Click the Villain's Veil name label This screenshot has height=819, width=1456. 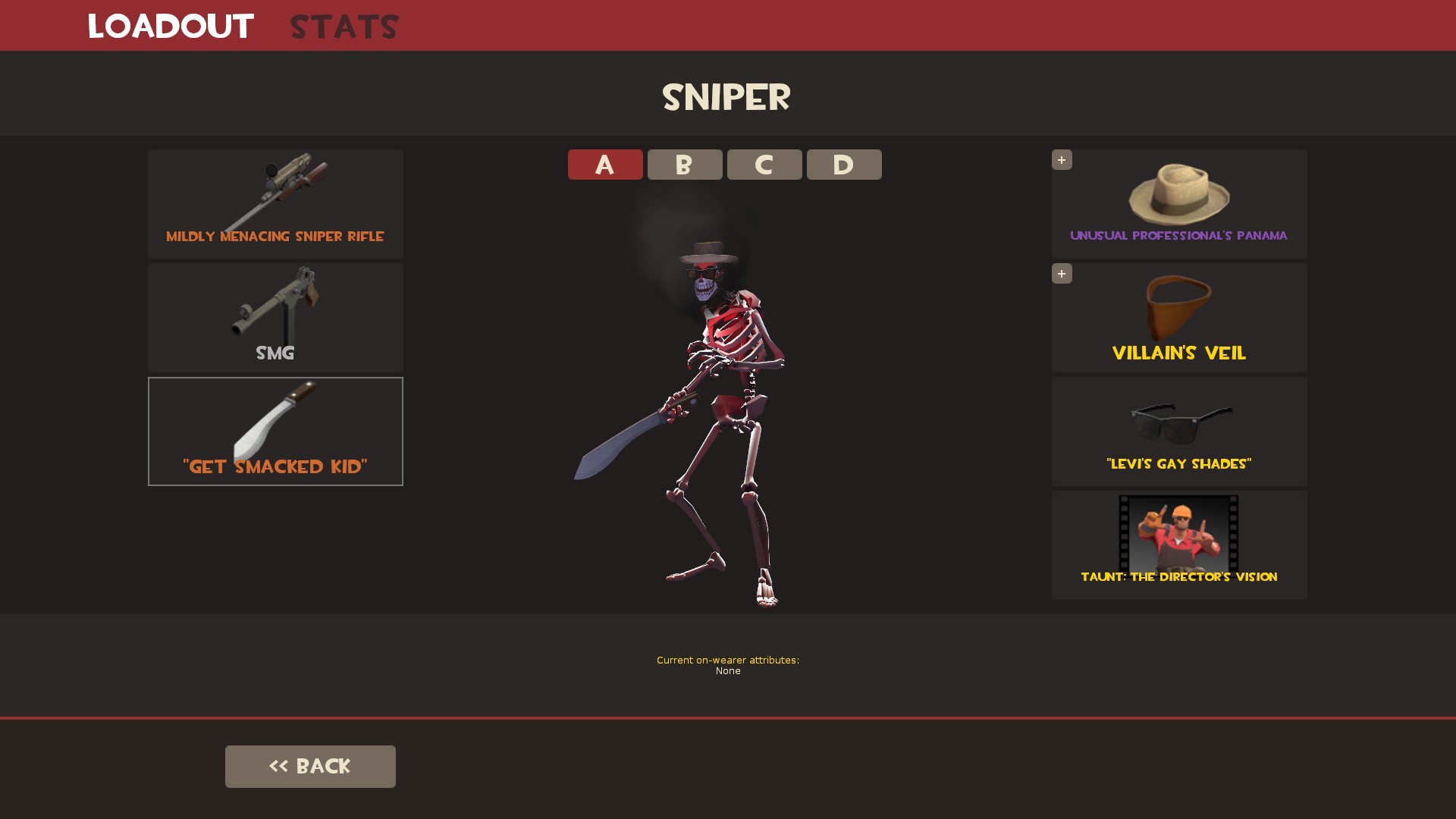click(1179, 353)
